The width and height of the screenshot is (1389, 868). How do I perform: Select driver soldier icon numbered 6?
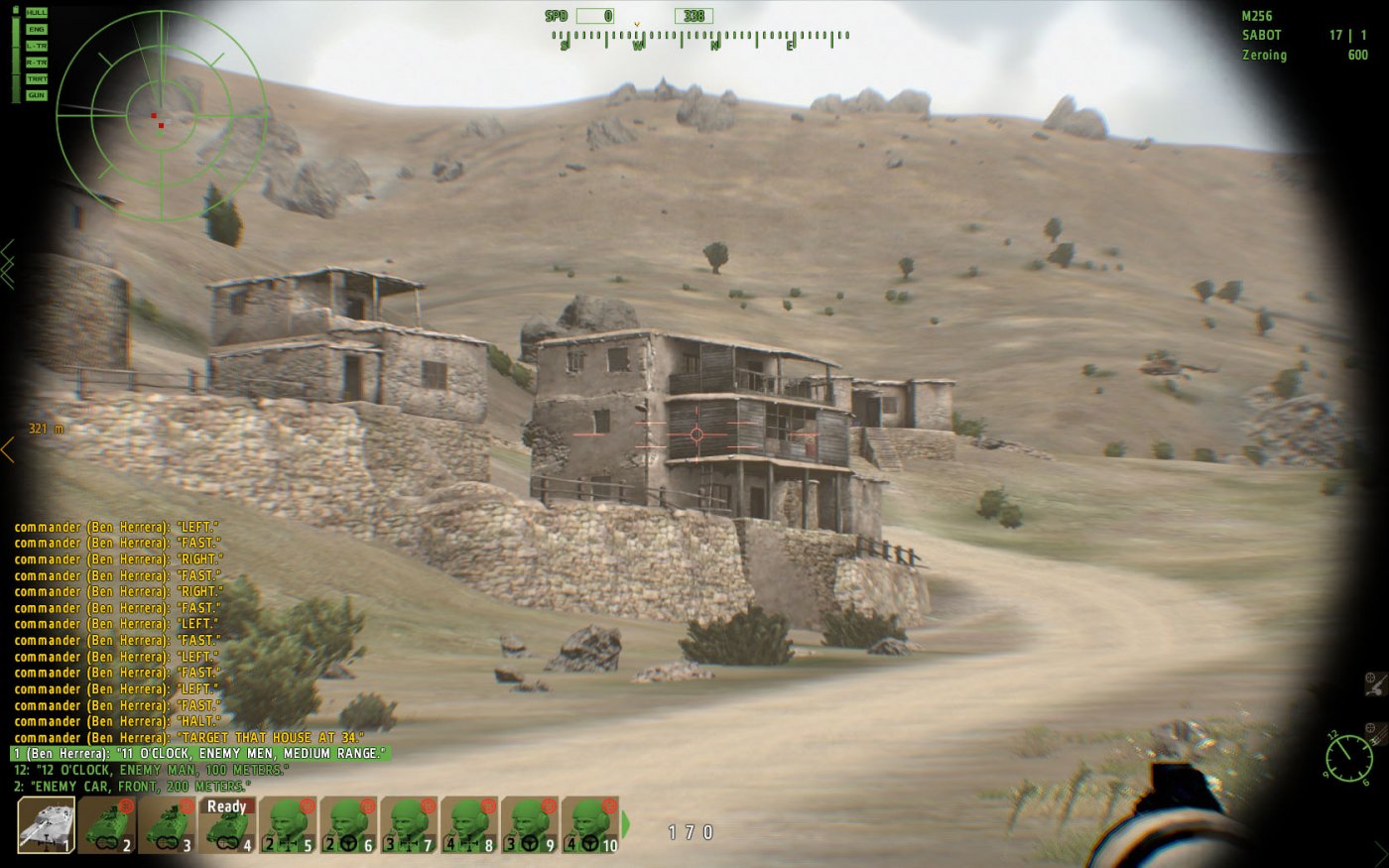point(348,824)
